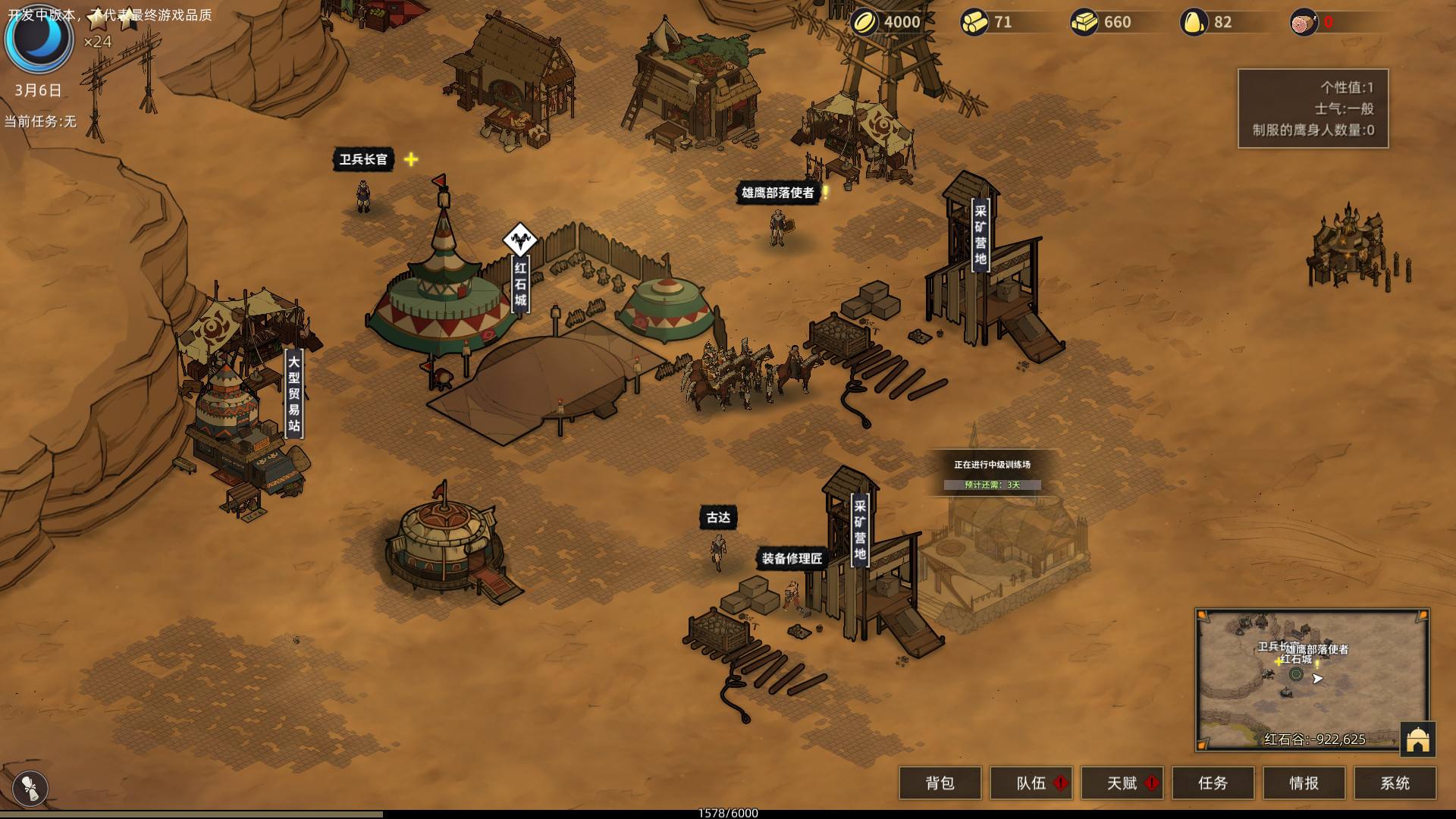View the 情报 intelligence panel
The height and width of the screenshot is (819, 1456).
pos(1304,783)
